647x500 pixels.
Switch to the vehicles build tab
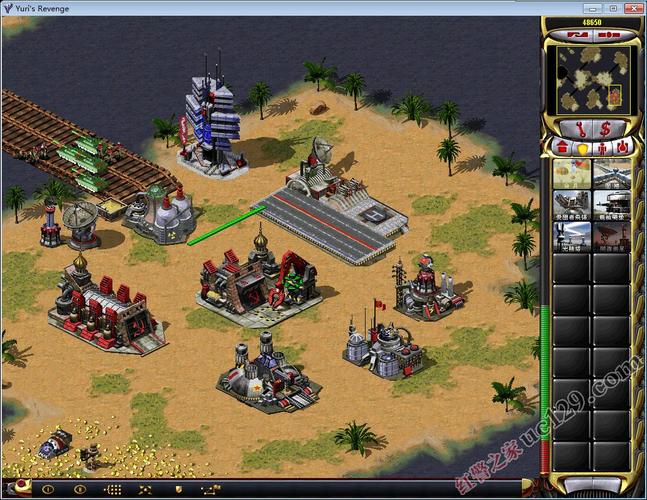621,148
